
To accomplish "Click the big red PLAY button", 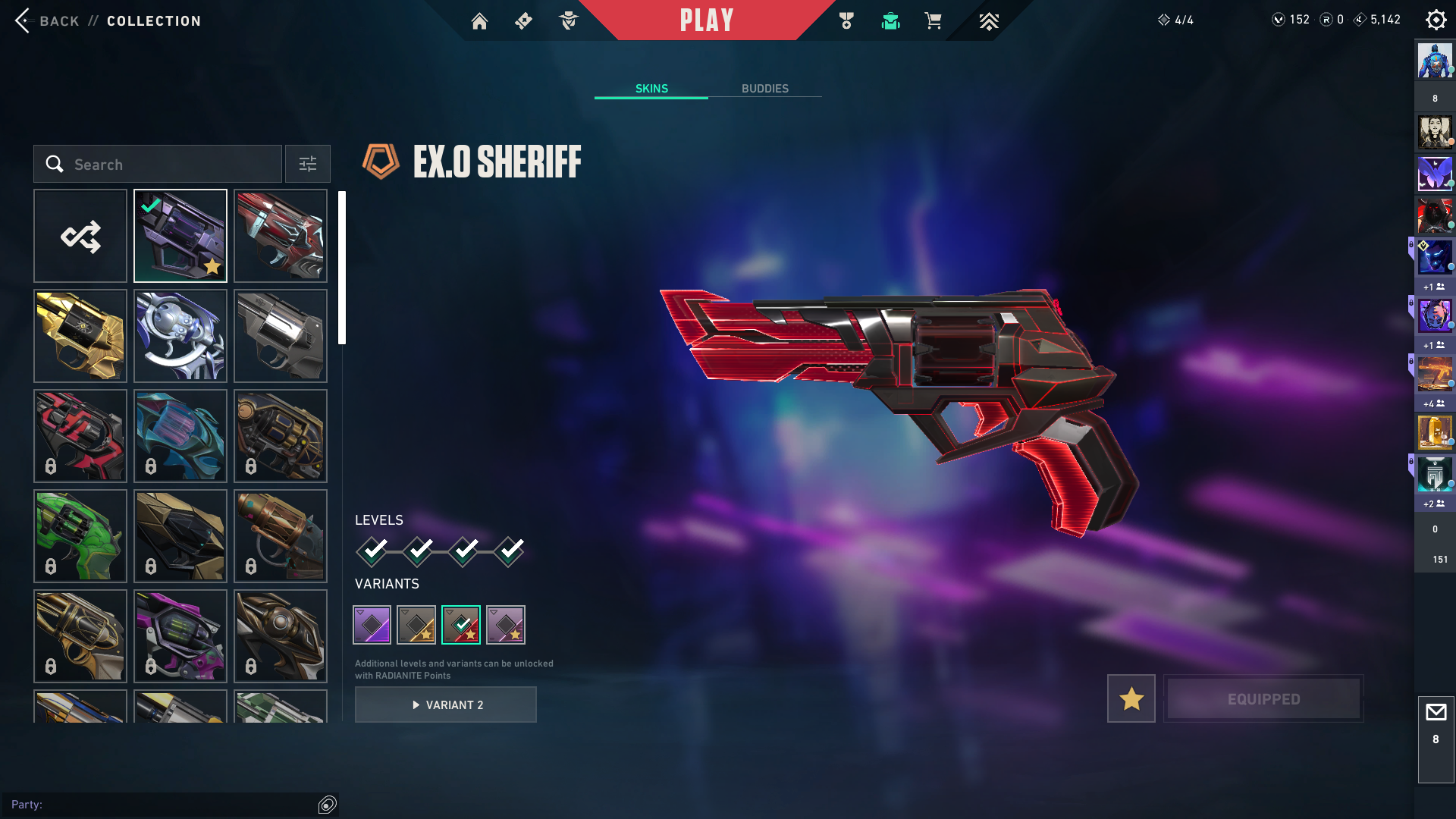I will pyautogui.click(x=707, y=20).
